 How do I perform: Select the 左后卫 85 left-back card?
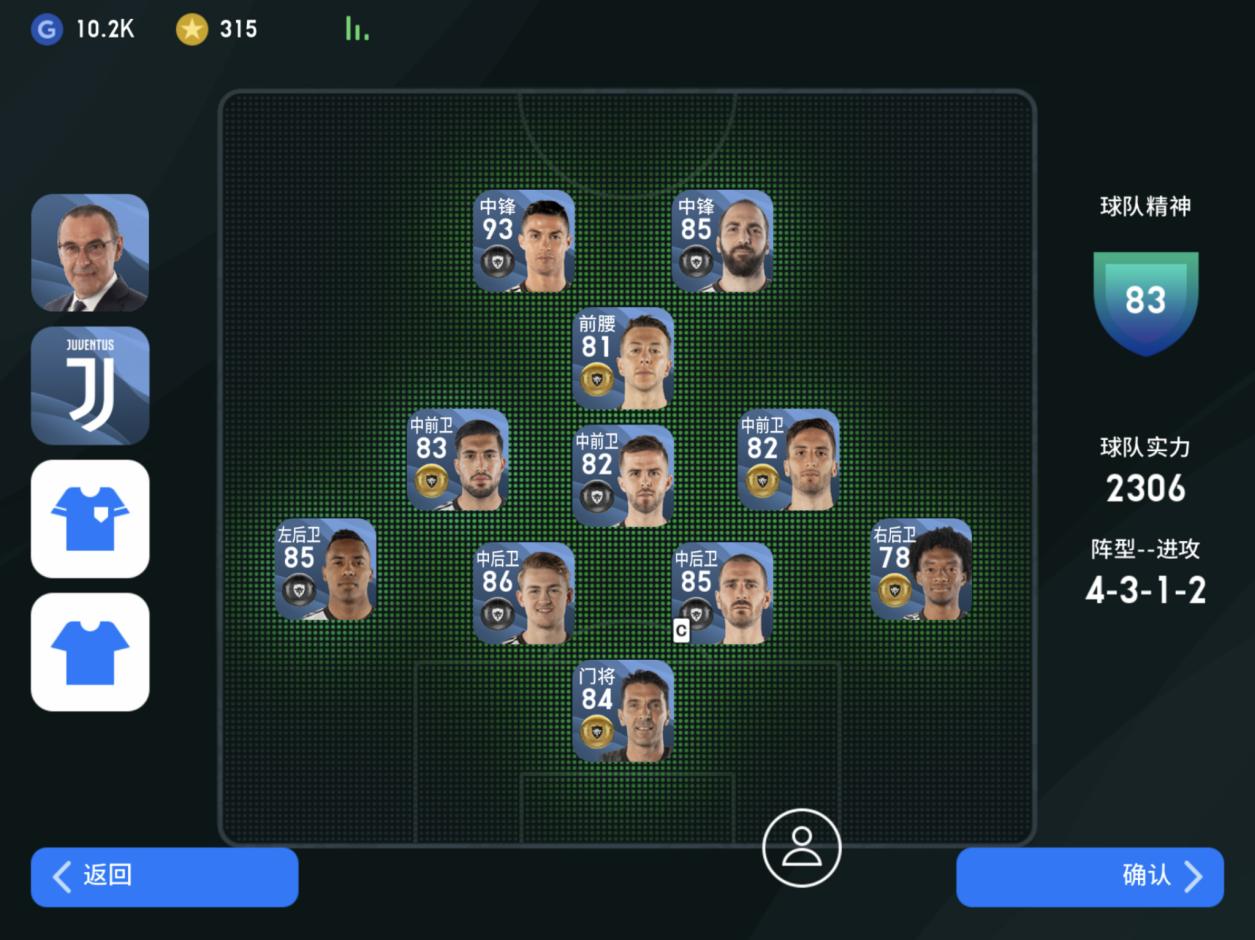326,569
